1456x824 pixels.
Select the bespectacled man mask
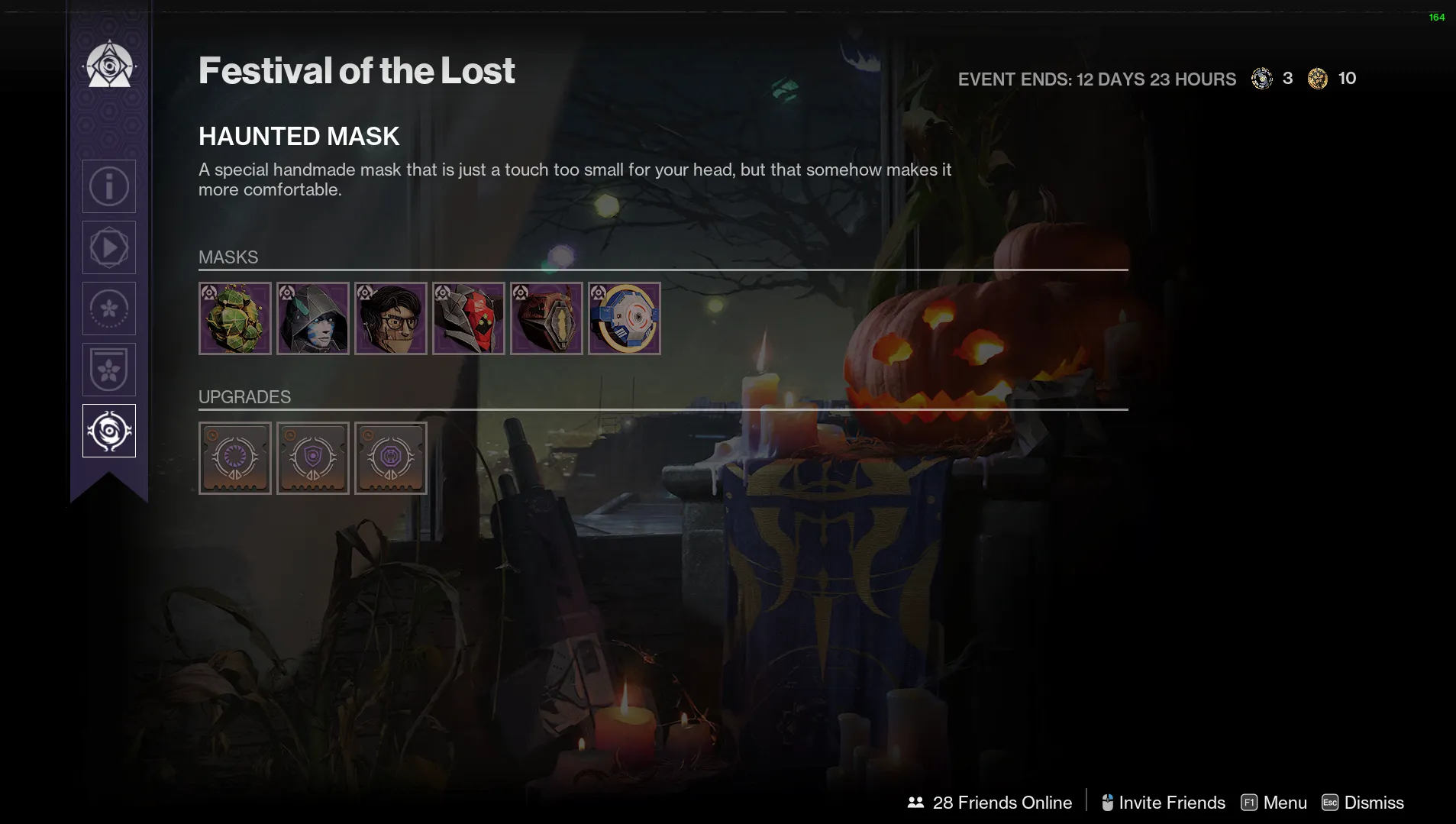[x=390, y=318]
